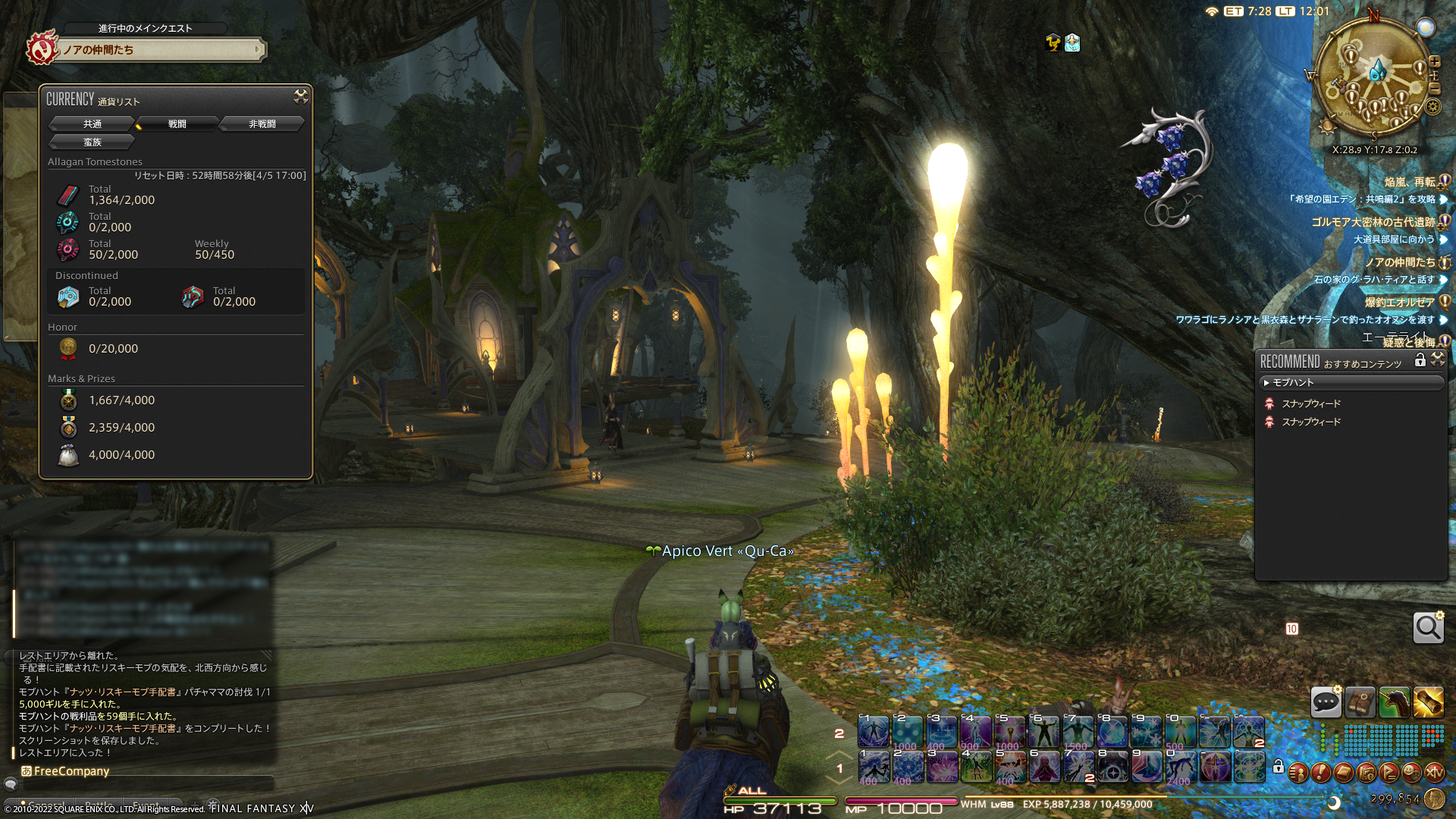Toggle the Recommend panel lock icon

click(x=1420, y=361)
